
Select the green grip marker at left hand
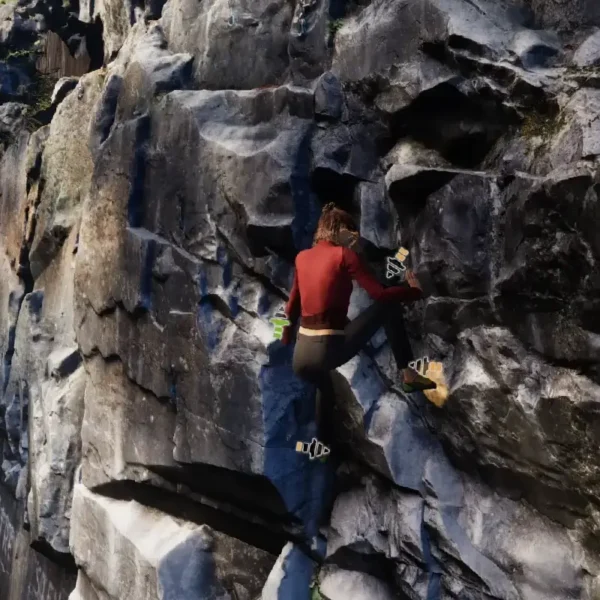(x=280, y=327)
